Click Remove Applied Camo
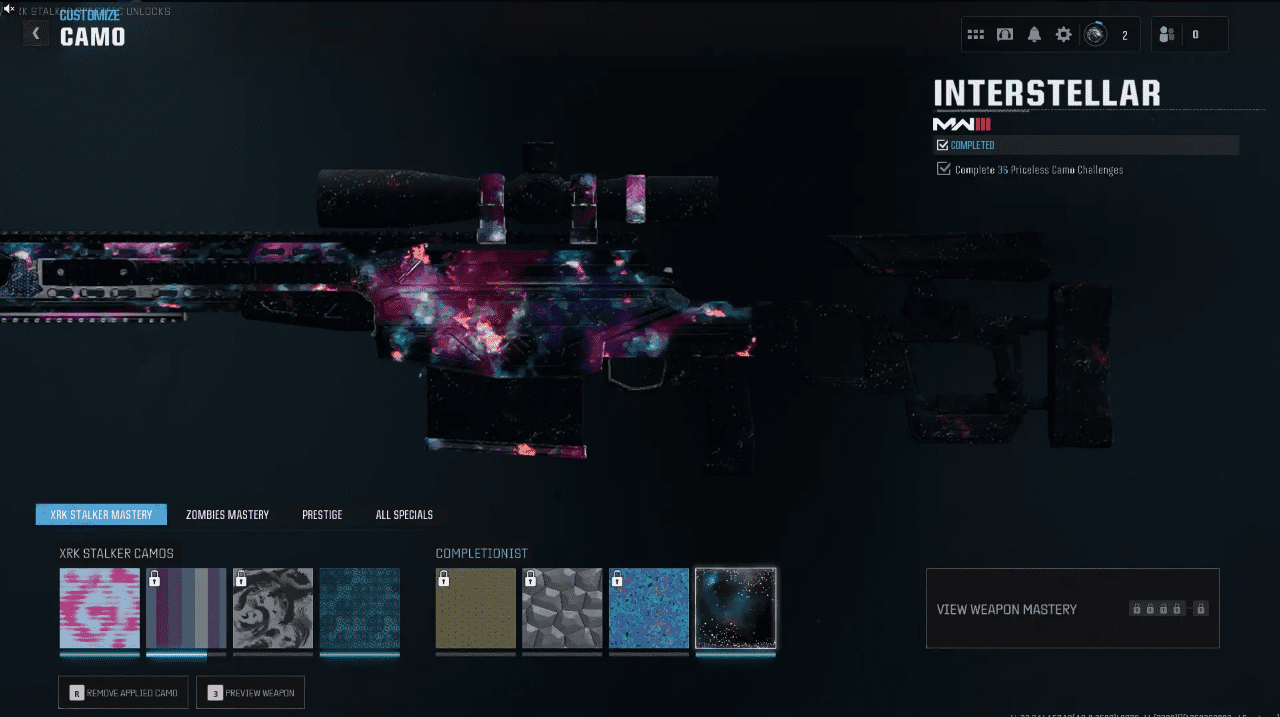The width and height of the screenshot is (1280, 717). click(123, 693)
